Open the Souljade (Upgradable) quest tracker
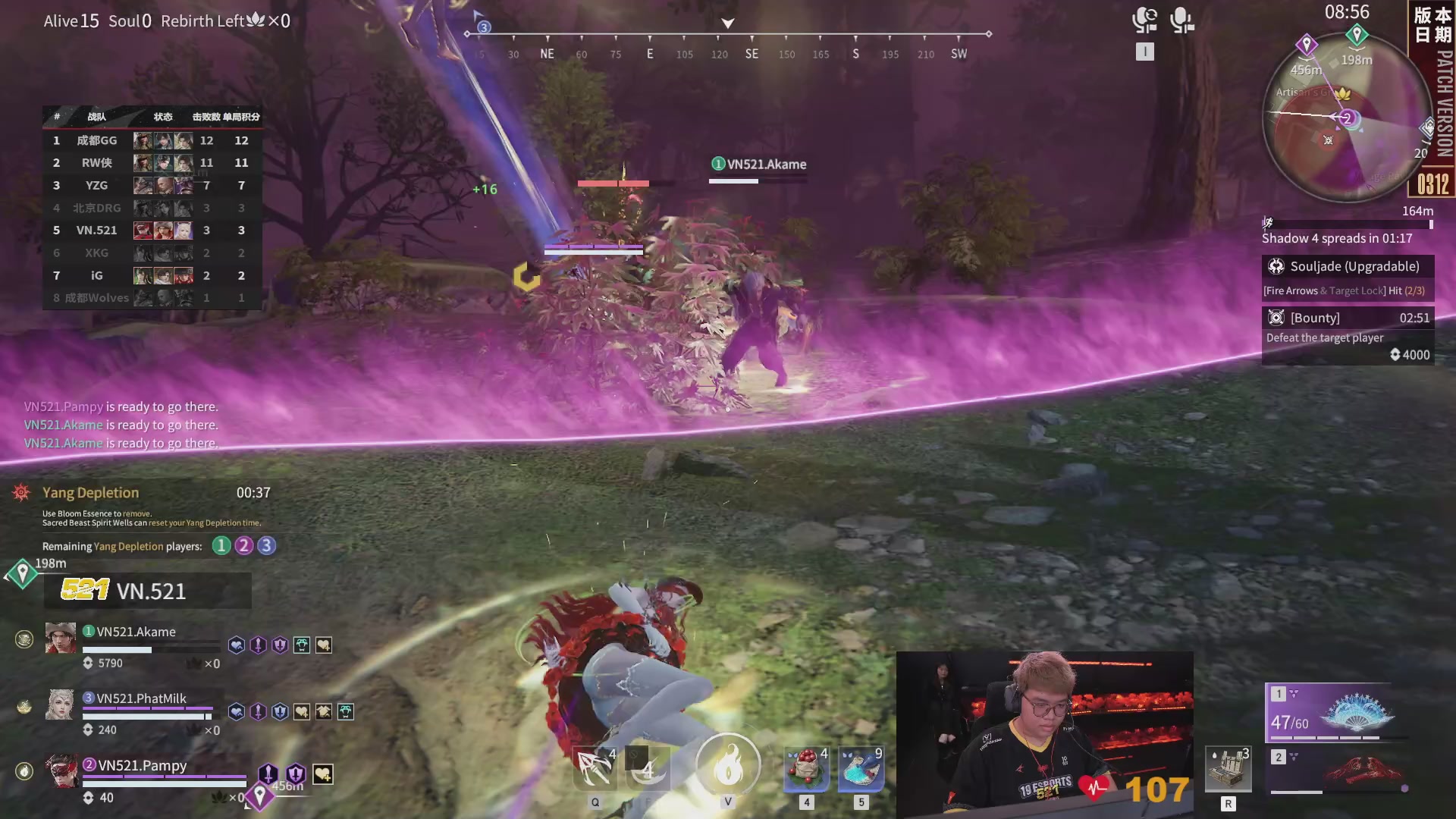 pos(1348,267)
